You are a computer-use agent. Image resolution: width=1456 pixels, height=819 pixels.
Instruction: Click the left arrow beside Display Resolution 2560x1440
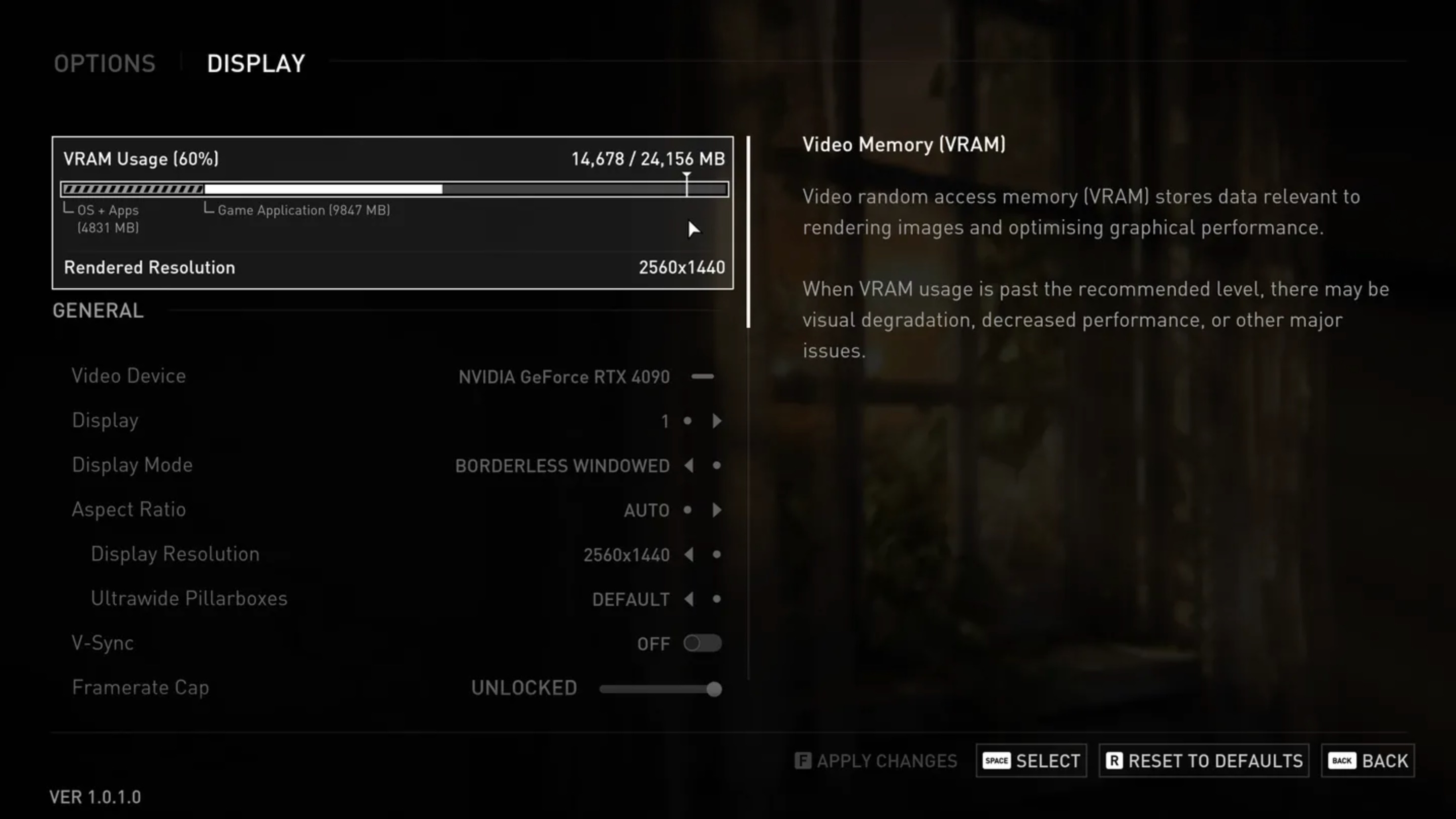pyautogui.click(x=689, y=555)
